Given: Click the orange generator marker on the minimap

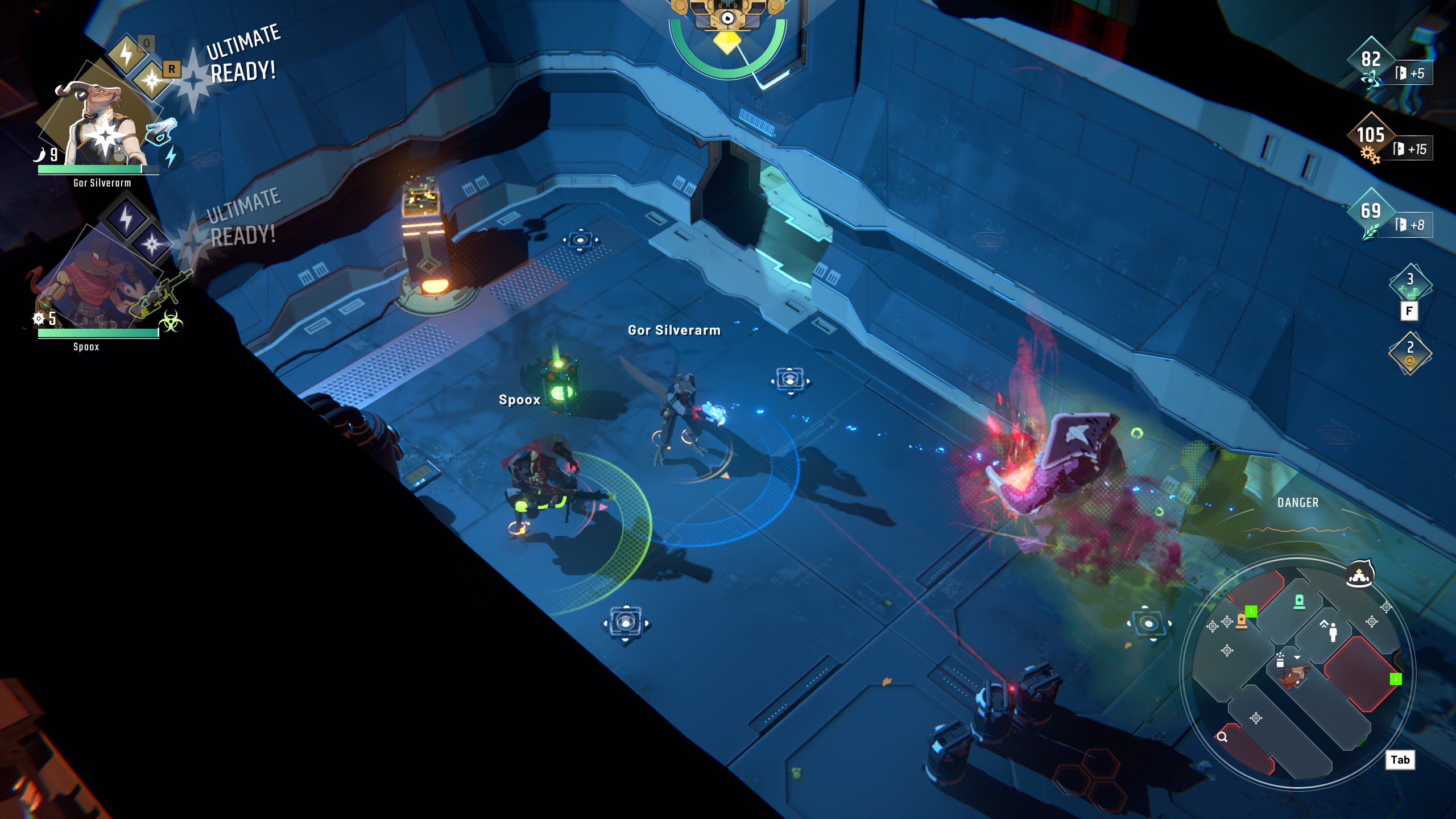Looking at the screenshot, I should coord(1242,621).
